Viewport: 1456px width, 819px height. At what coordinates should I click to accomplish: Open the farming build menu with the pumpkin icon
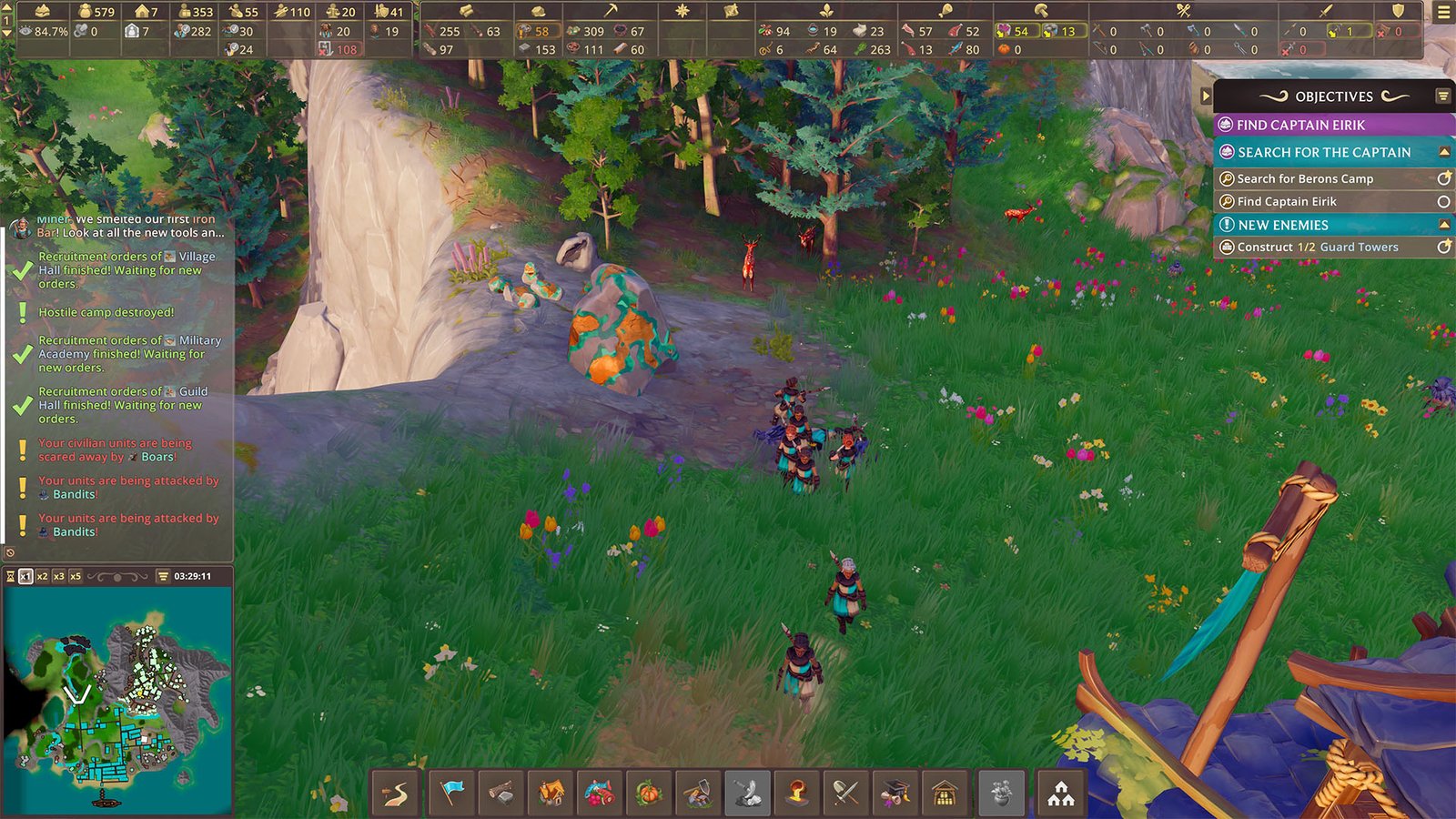652,794
